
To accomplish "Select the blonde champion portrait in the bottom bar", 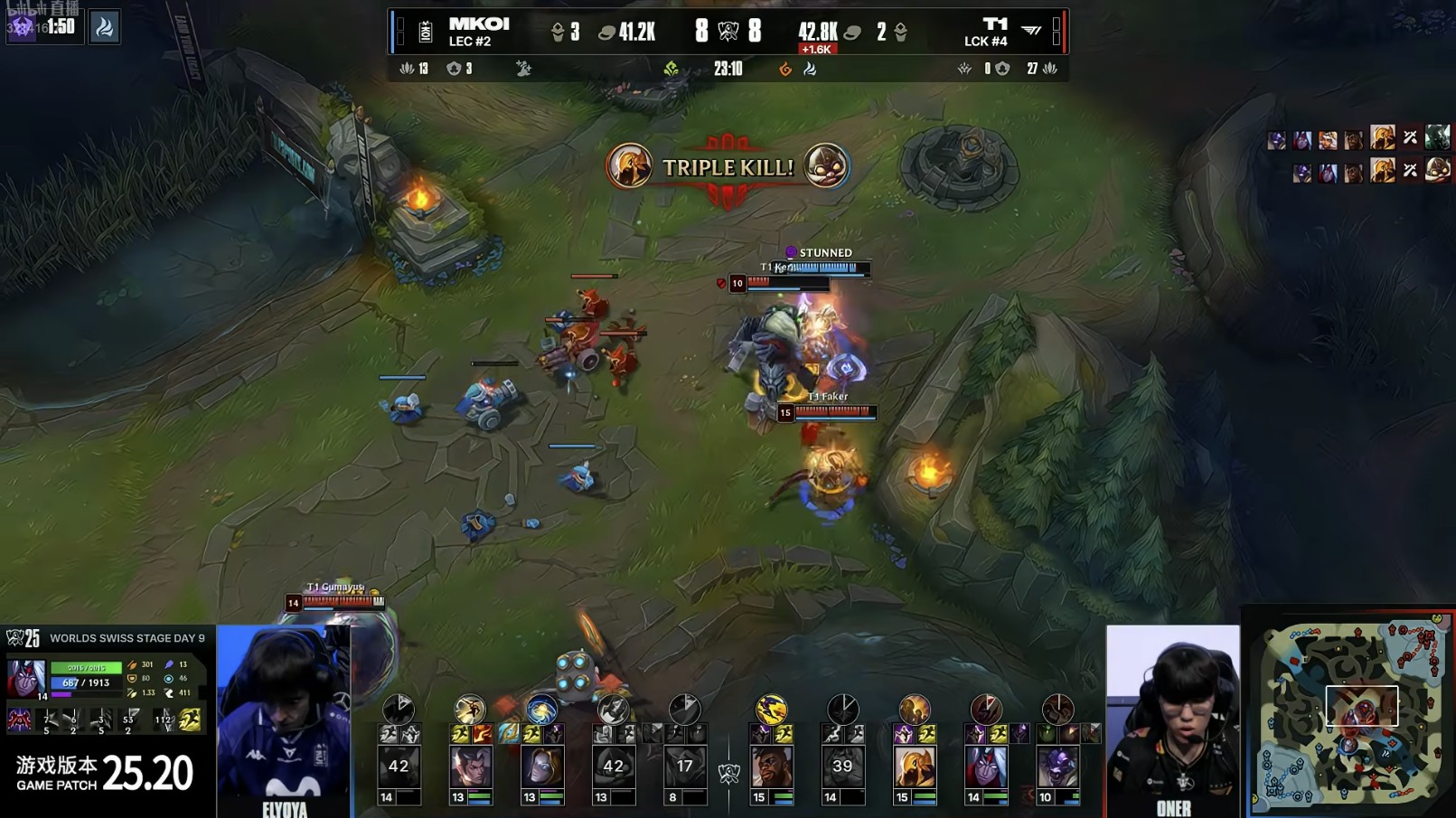I will click(541, 767).
